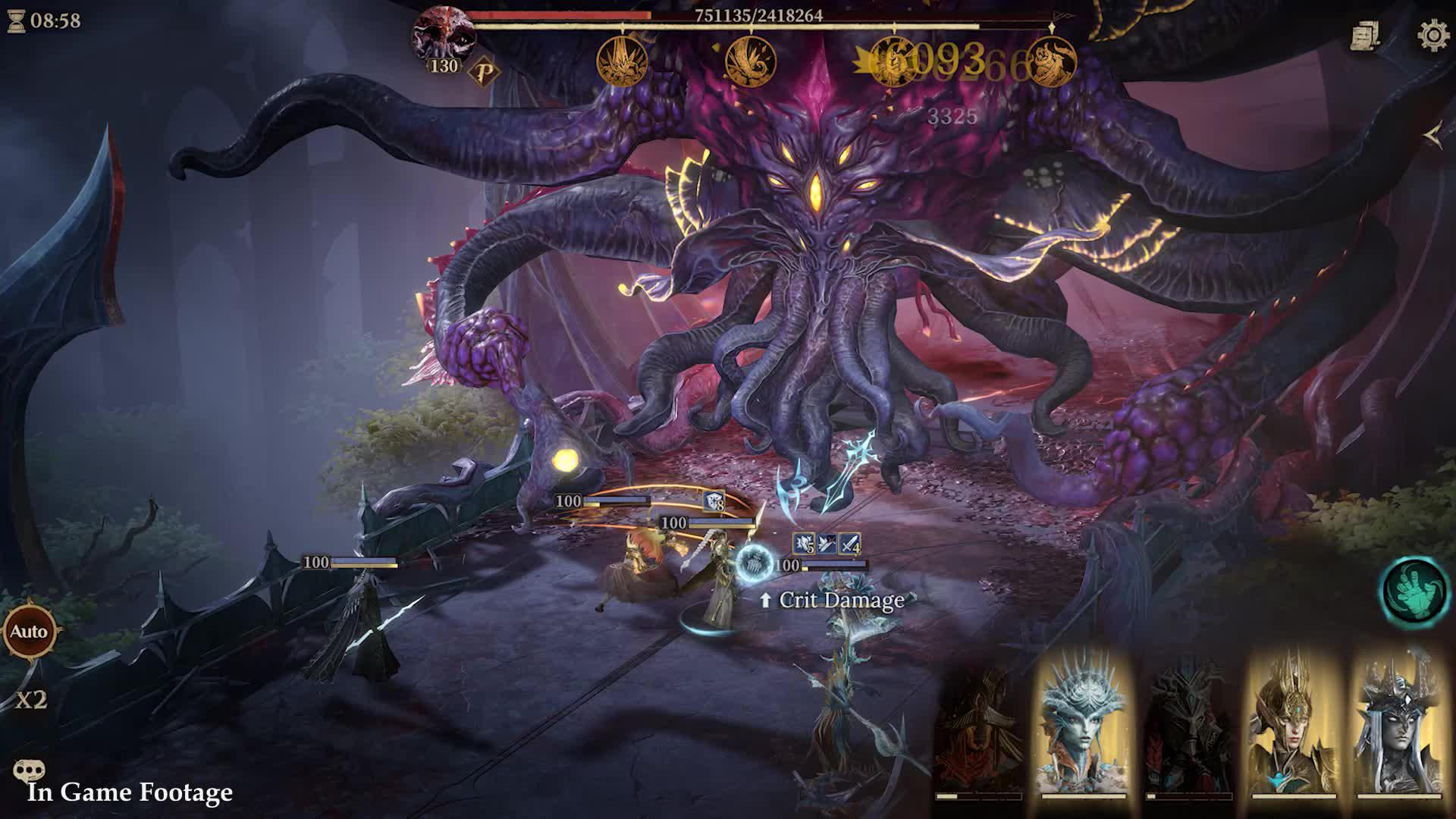Open the chat bubble icon

pyautogui.click(x=29, y=771)
